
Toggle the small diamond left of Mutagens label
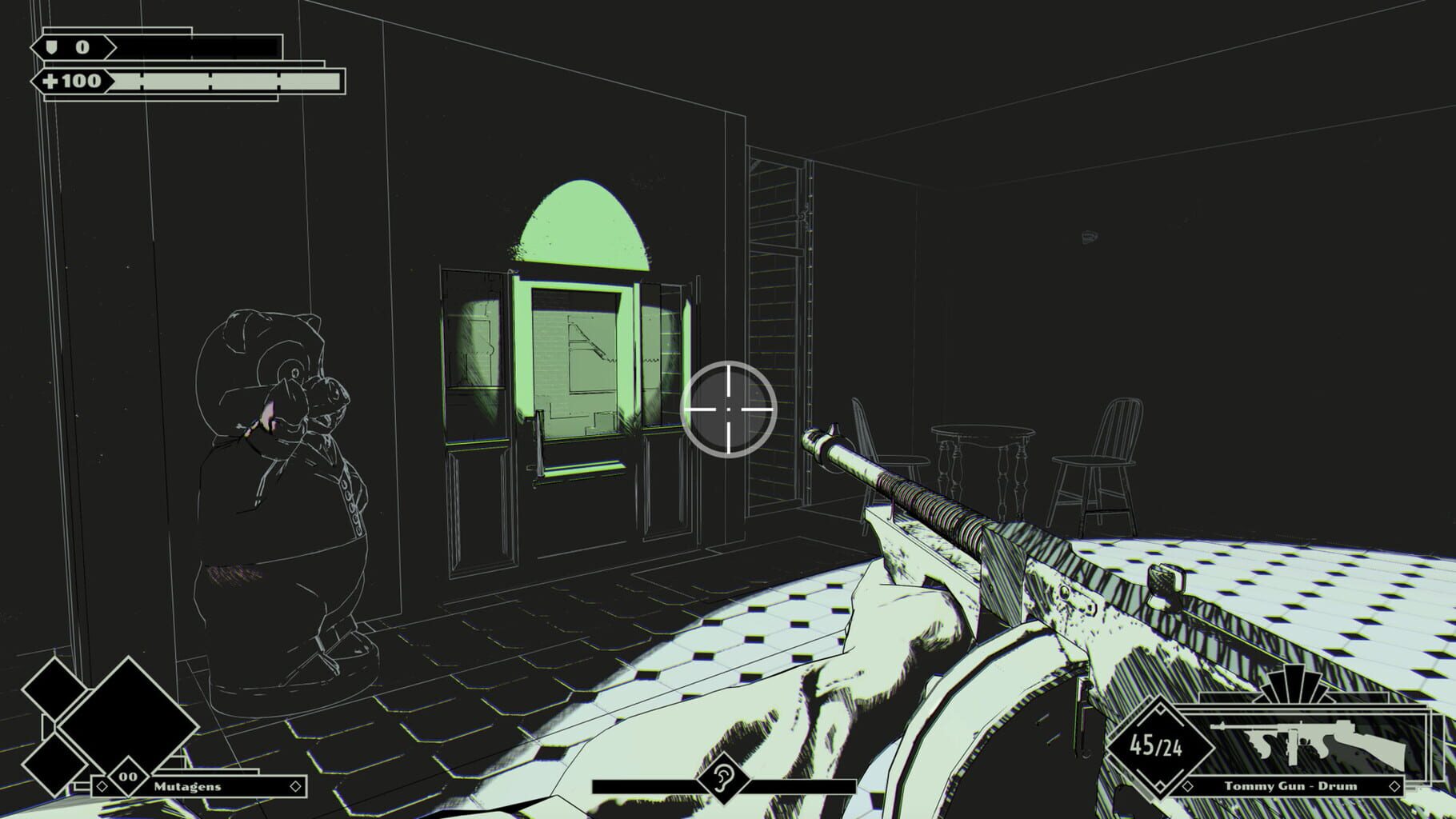pyautogui.click(x=102, y=787)
